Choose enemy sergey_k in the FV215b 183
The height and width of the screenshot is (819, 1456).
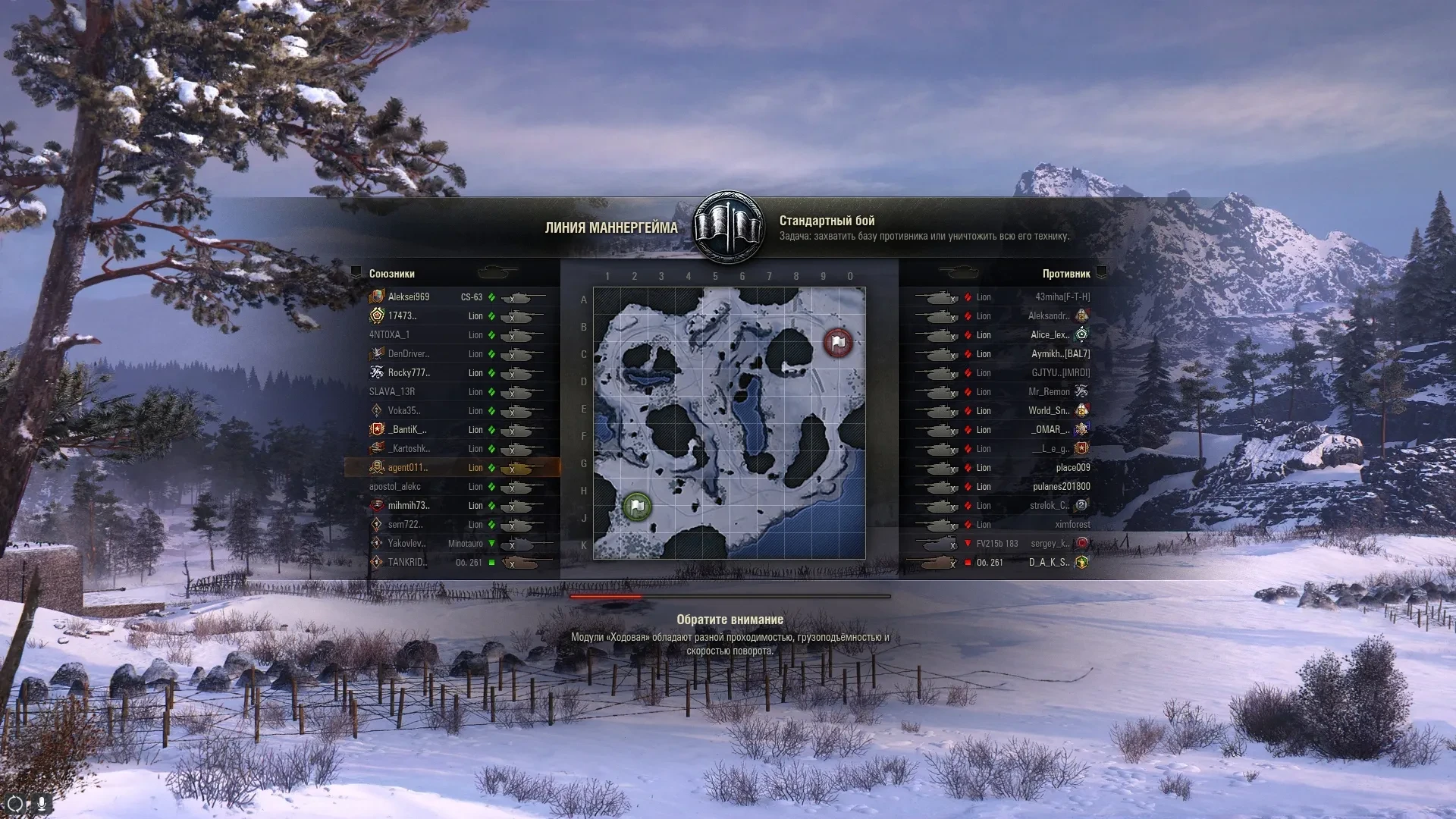[x=1050, y=544]
